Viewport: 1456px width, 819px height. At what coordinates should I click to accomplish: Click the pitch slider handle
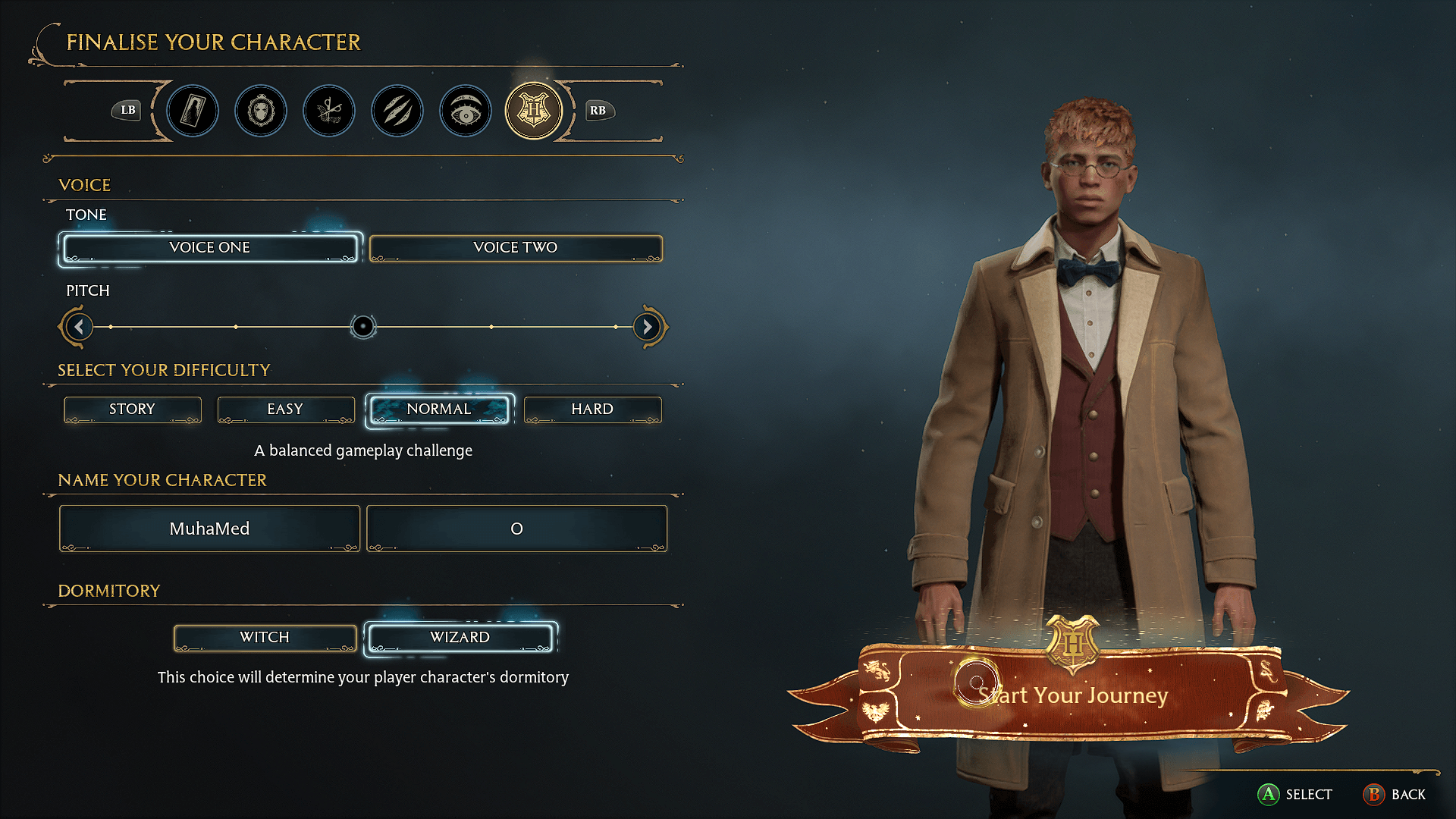point(363,327)
